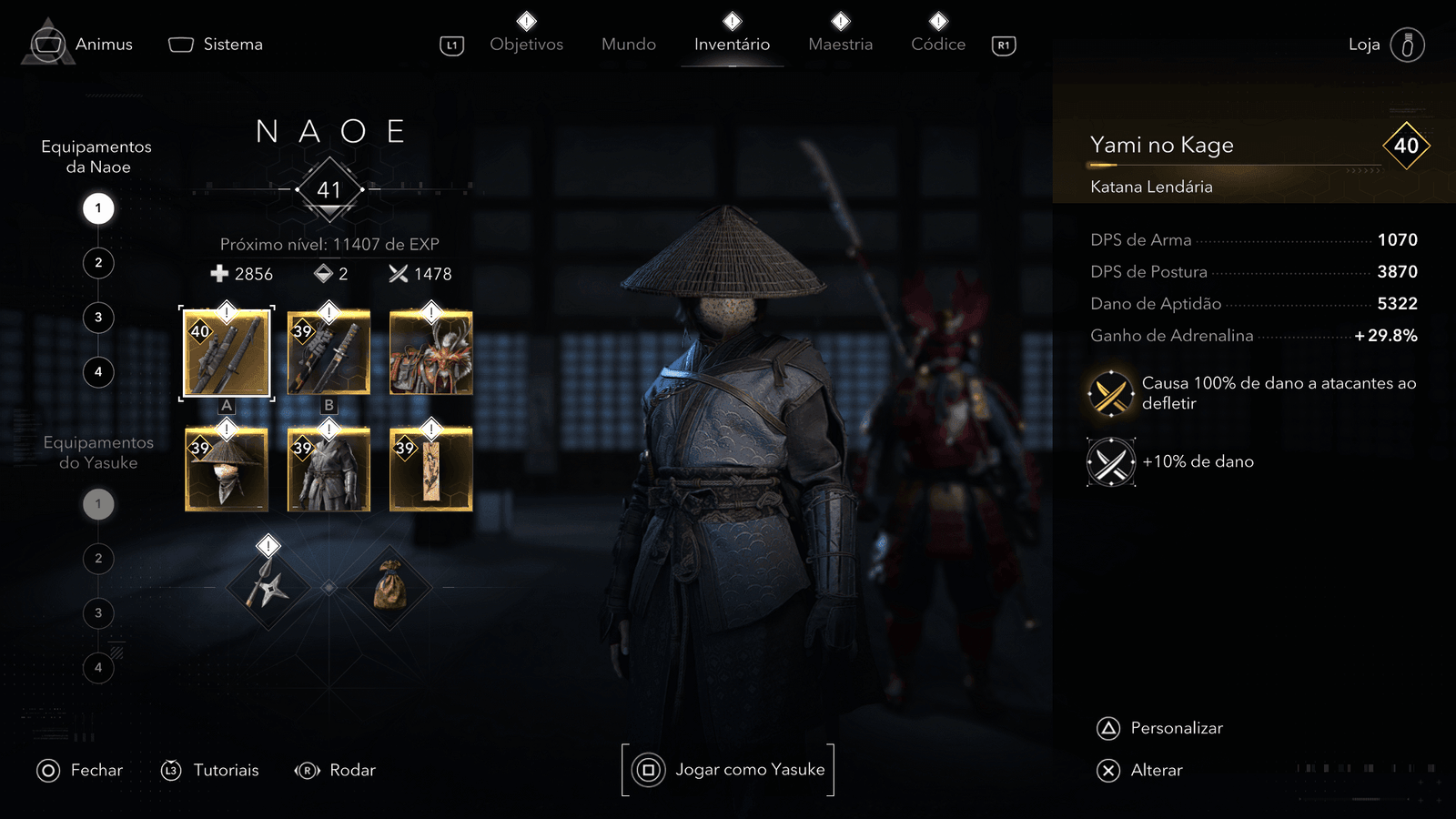This screenshot has width=1456, height=819.
Task: Select the dragon-masked mount slot
Action: pos(430,353)
